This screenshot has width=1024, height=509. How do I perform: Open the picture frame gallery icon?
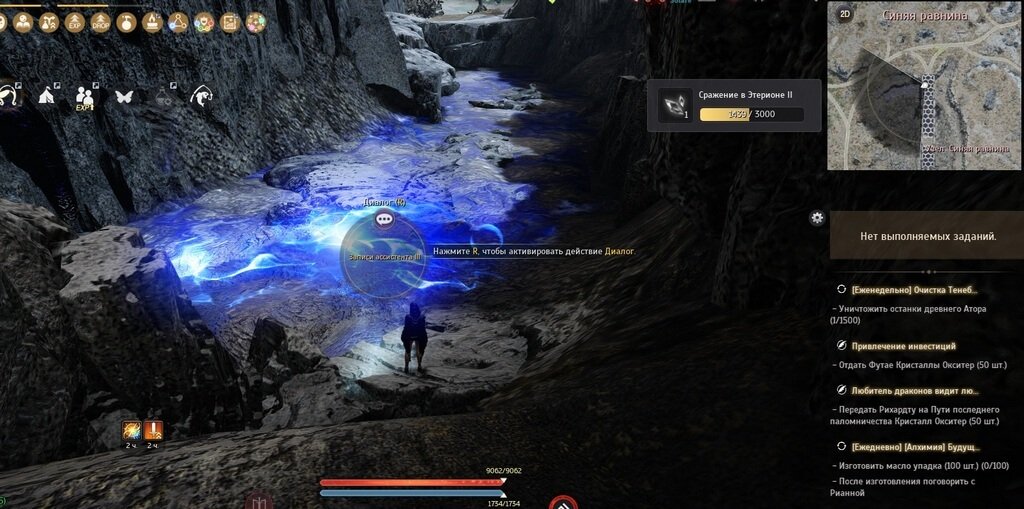click(x=230, y=22)
